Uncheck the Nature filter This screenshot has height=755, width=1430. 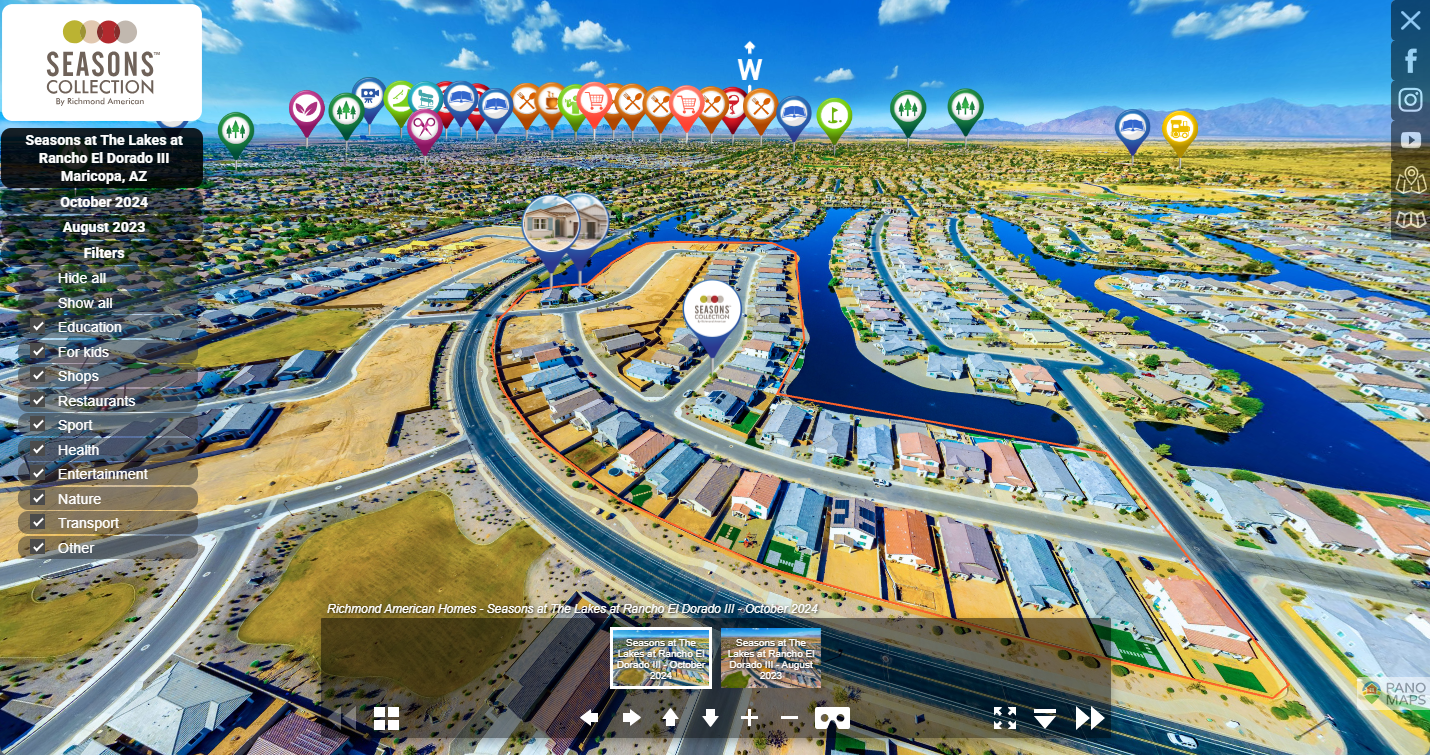[39, 499]
